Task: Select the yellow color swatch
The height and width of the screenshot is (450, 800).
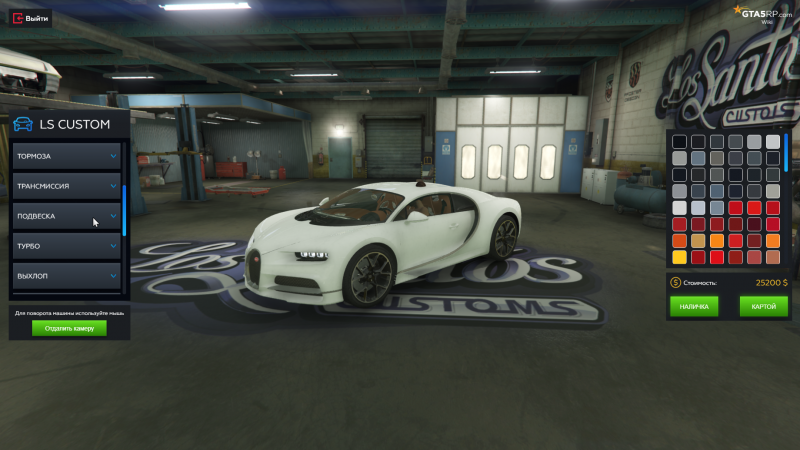Action: 680,257
